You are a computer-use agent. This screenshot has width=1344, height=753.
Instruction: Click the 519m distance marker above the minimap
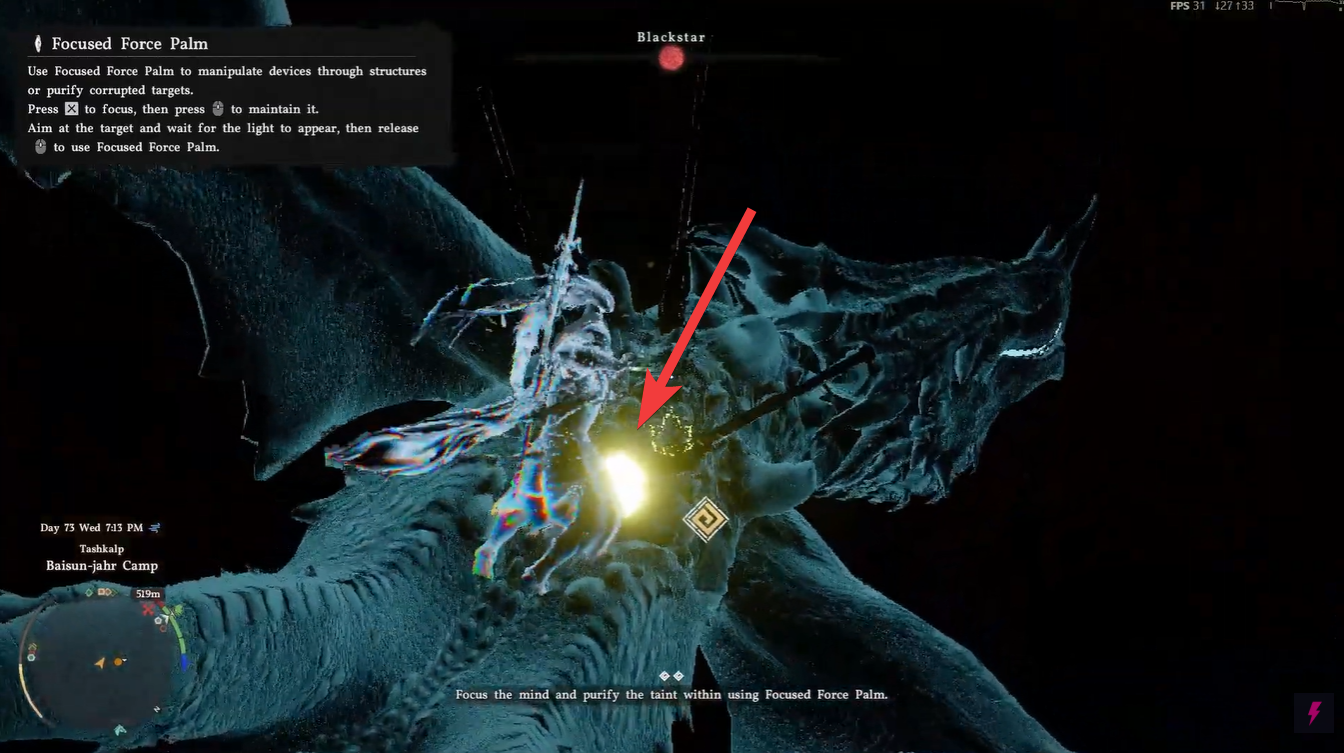point(147,593)
